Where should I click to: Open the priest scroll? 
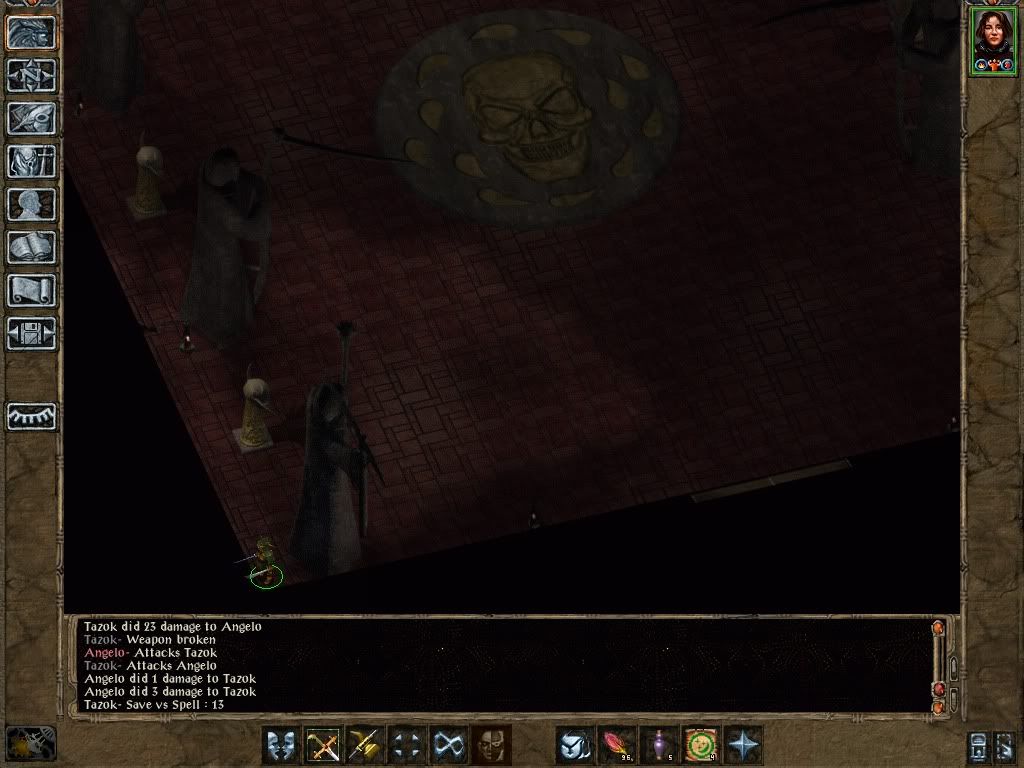point(32,290)
